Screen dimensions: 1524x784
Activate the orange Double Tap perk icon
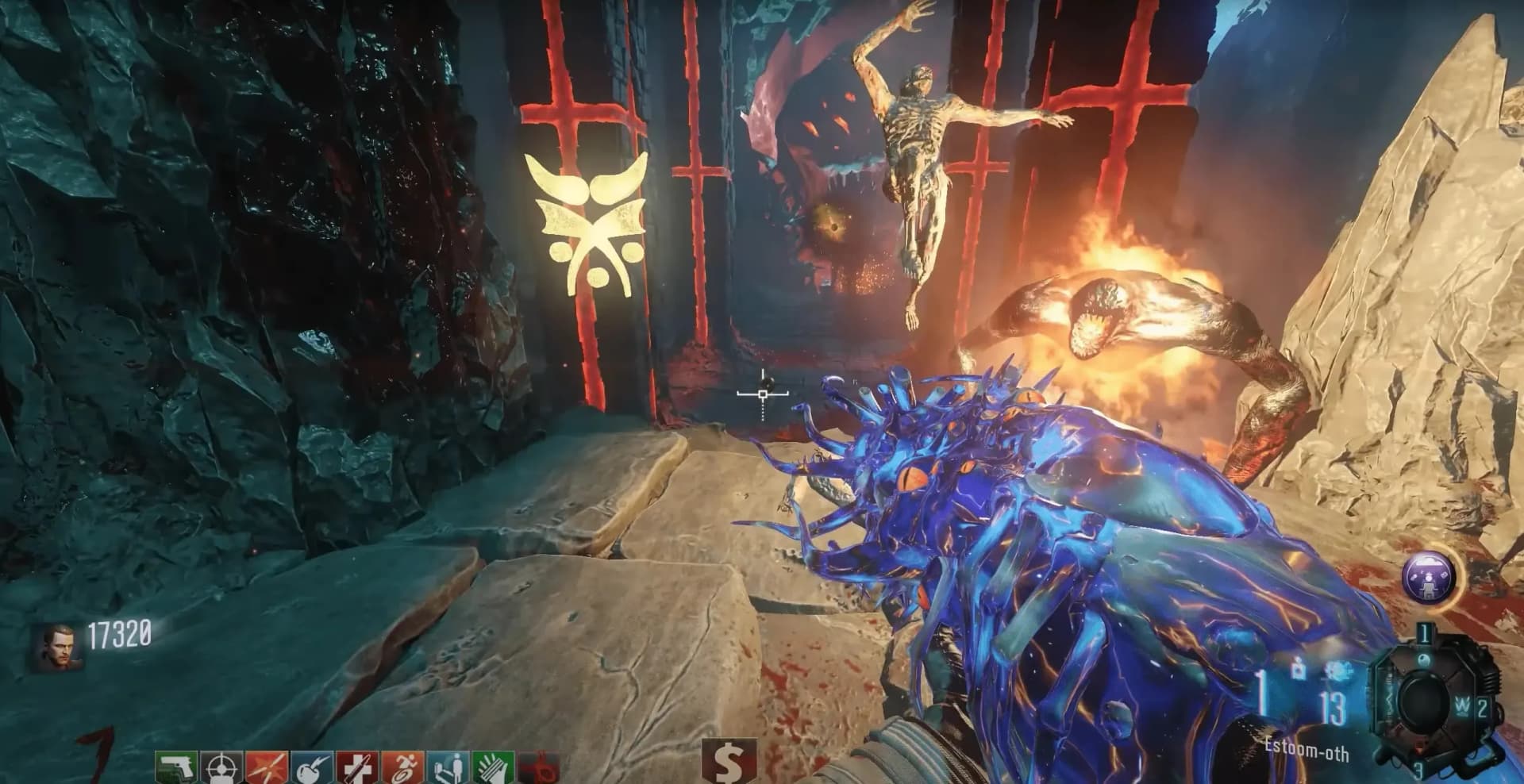click(265, 767)
